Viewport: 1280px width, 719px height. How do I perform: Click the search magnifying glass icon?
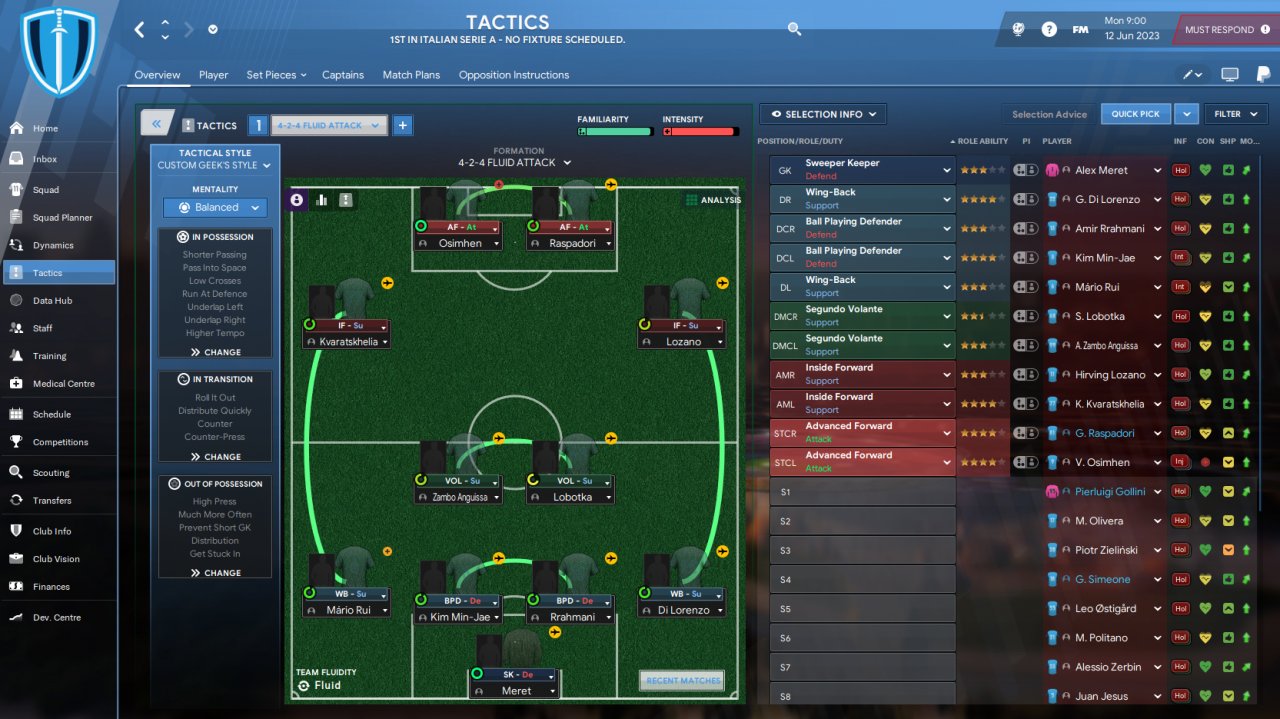(794, 29)
